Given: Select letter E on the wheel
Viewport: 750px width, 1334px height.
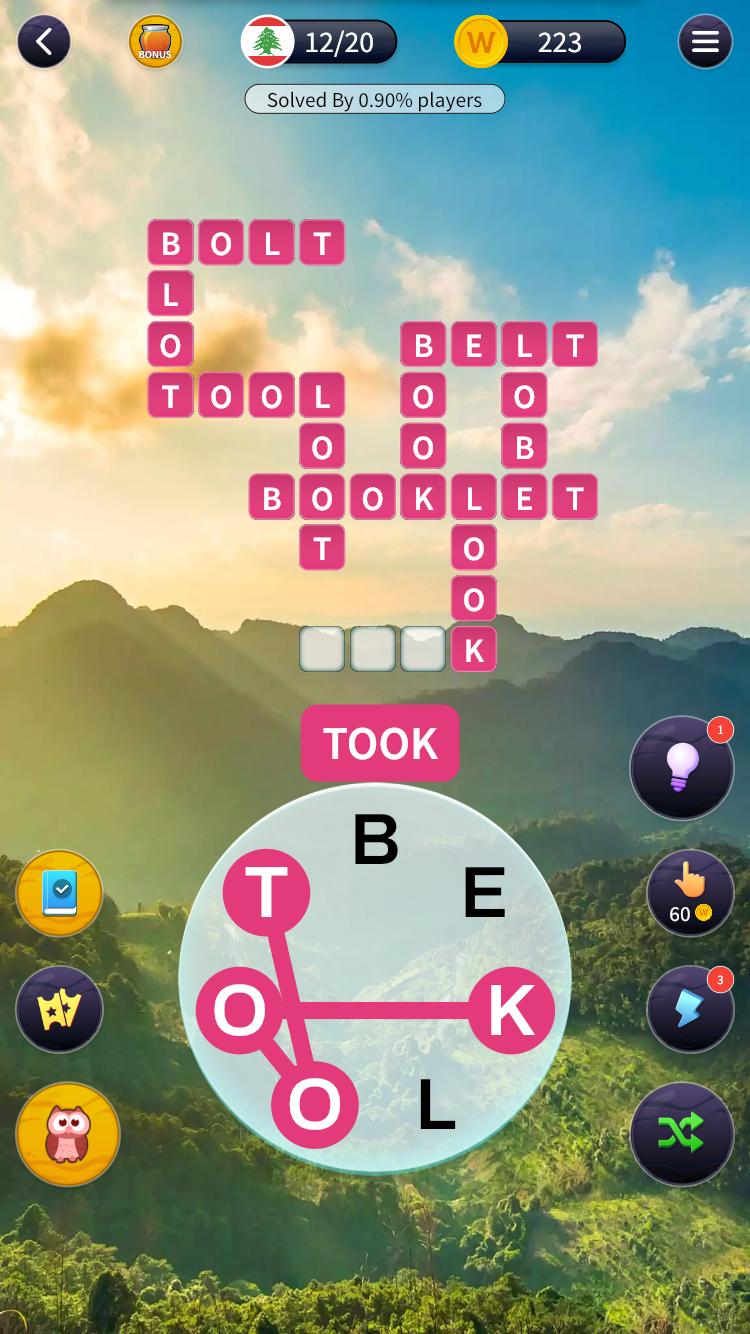Looking at the screenshot, I should [484, 892].
